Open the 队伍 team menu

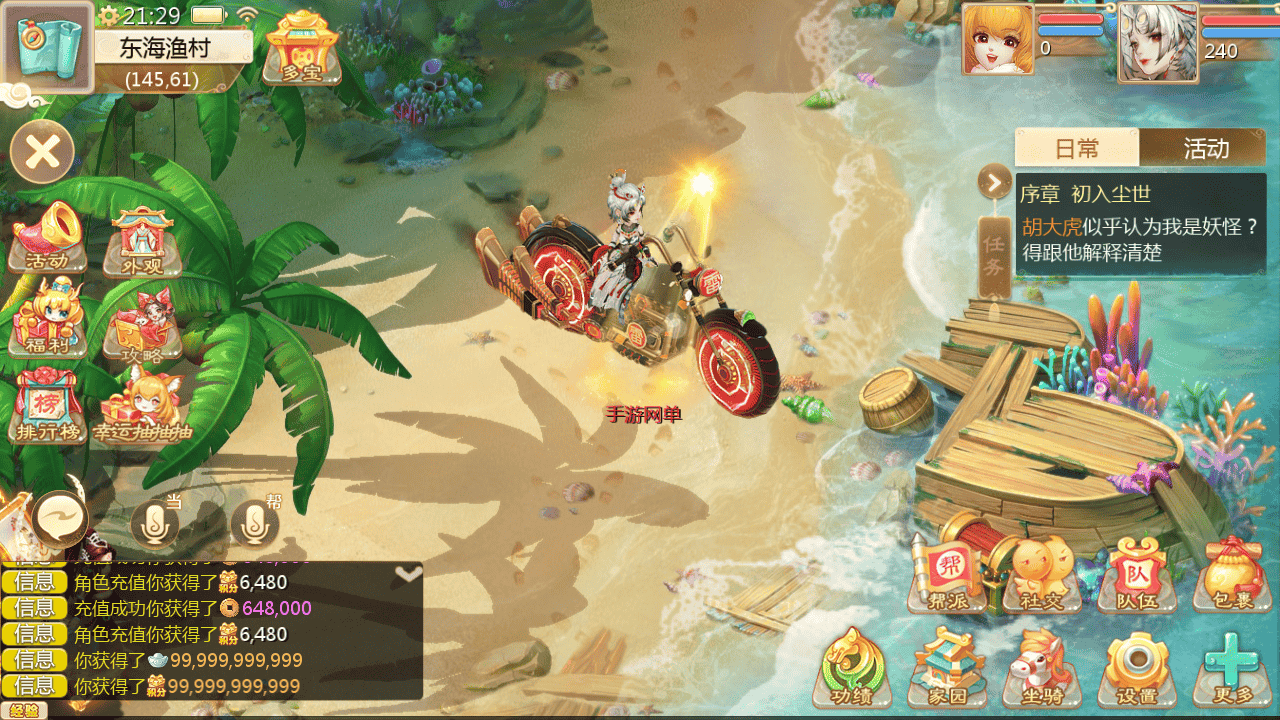click(x=1137, y=574)
